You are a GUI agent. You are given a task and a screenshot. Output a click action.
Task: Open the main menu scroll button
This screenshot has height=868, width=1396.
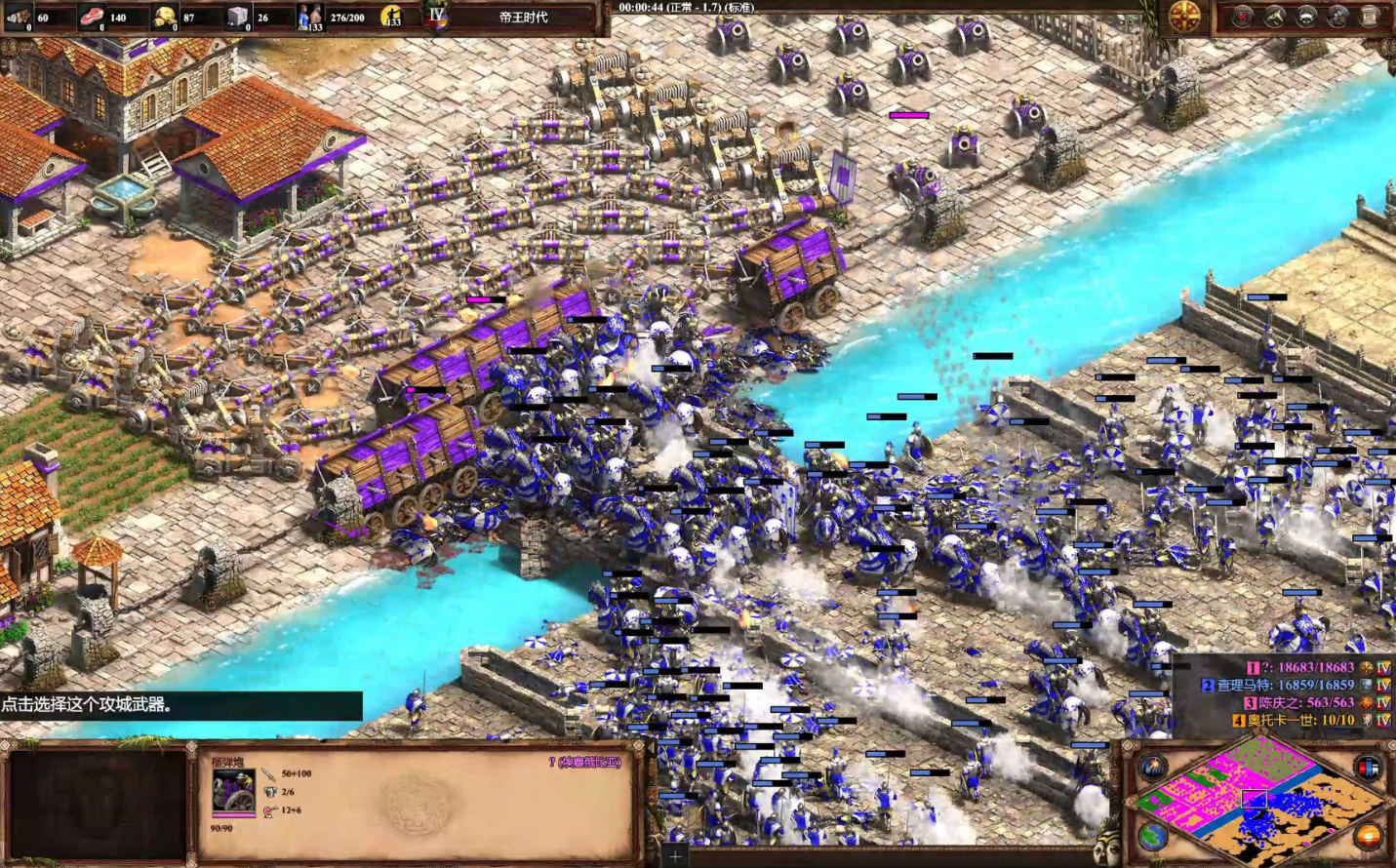[1371, 17]
